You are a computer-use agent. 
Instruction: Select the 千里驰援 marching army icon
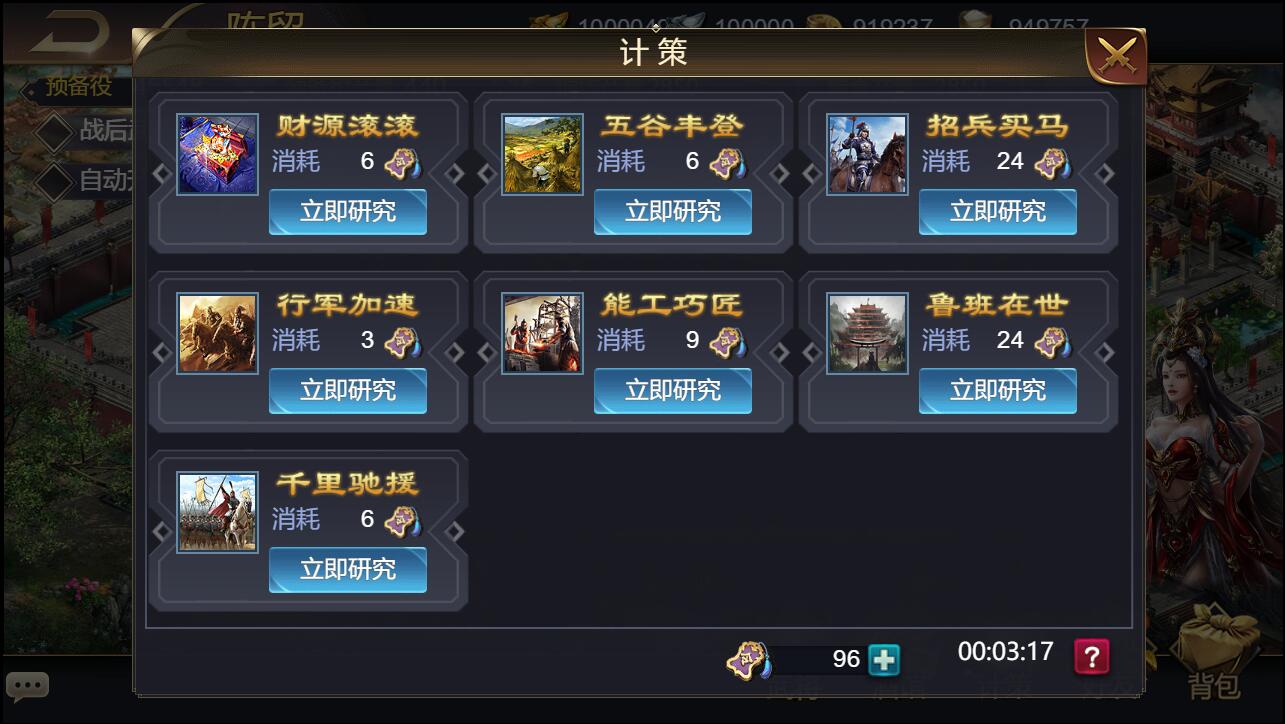(x=217, y=511)
